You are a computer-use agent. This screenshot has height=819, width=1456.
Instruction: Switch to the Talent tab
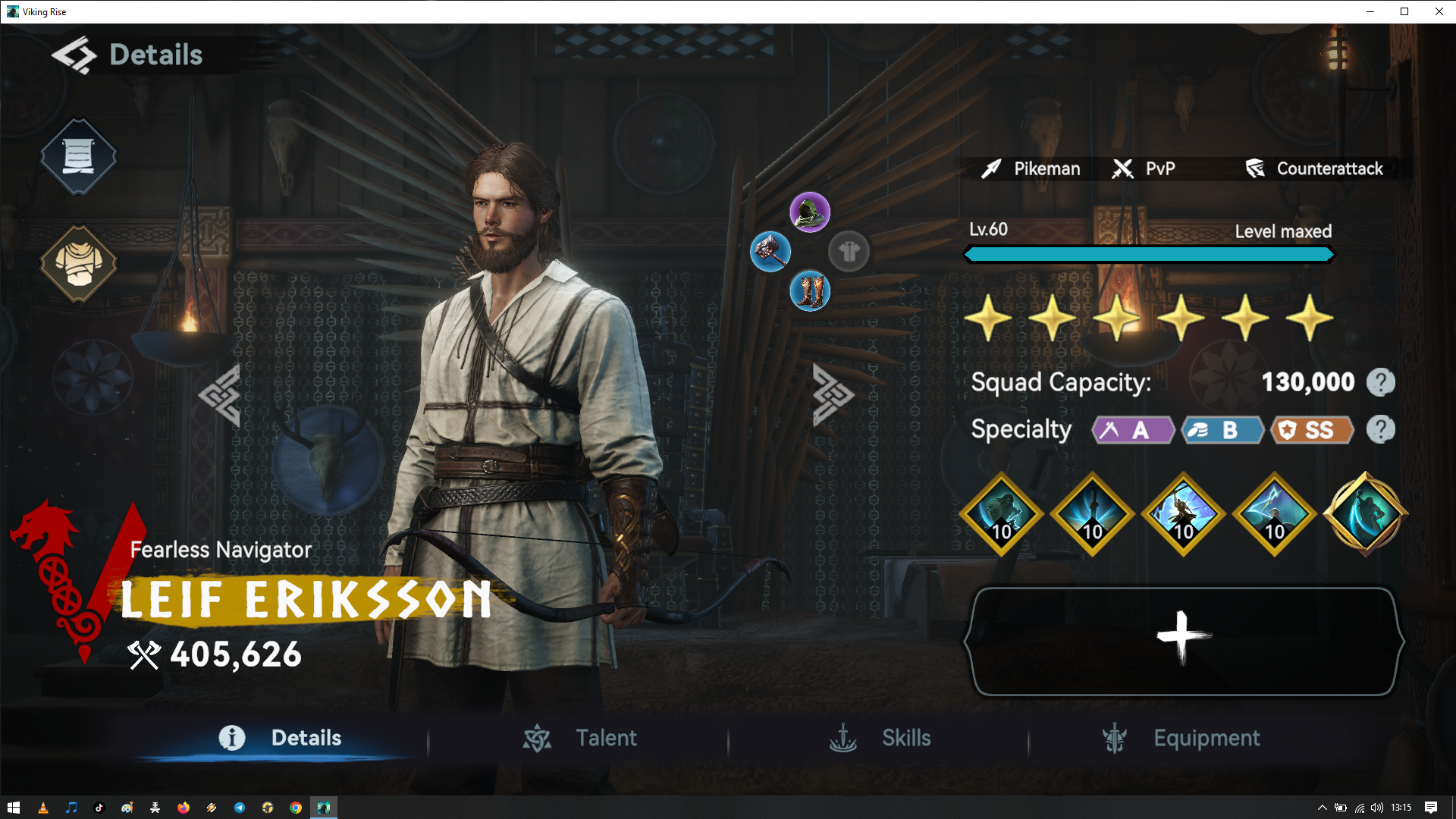580,738
